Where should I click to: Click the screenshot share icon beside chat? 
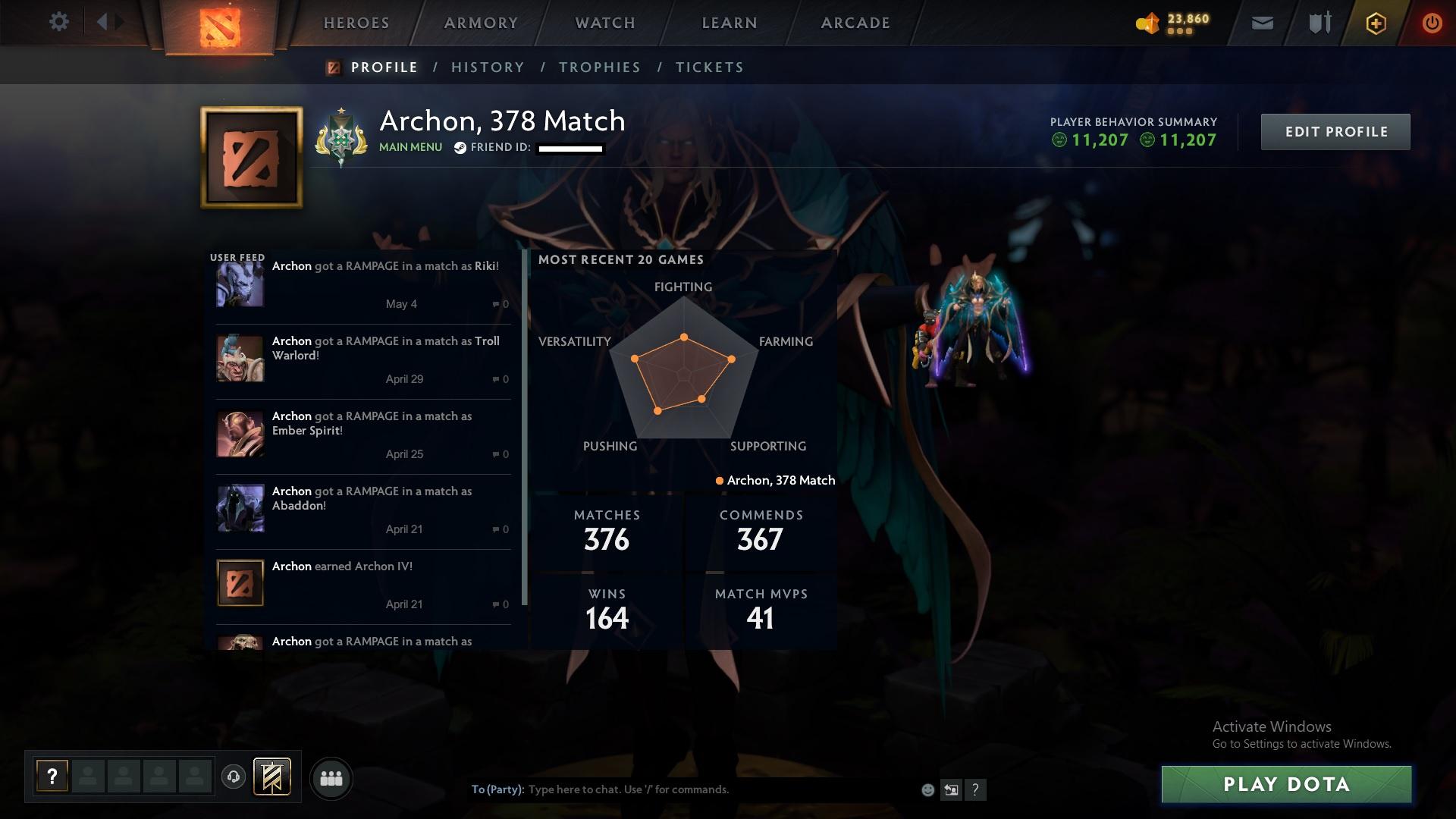(951, 789)
